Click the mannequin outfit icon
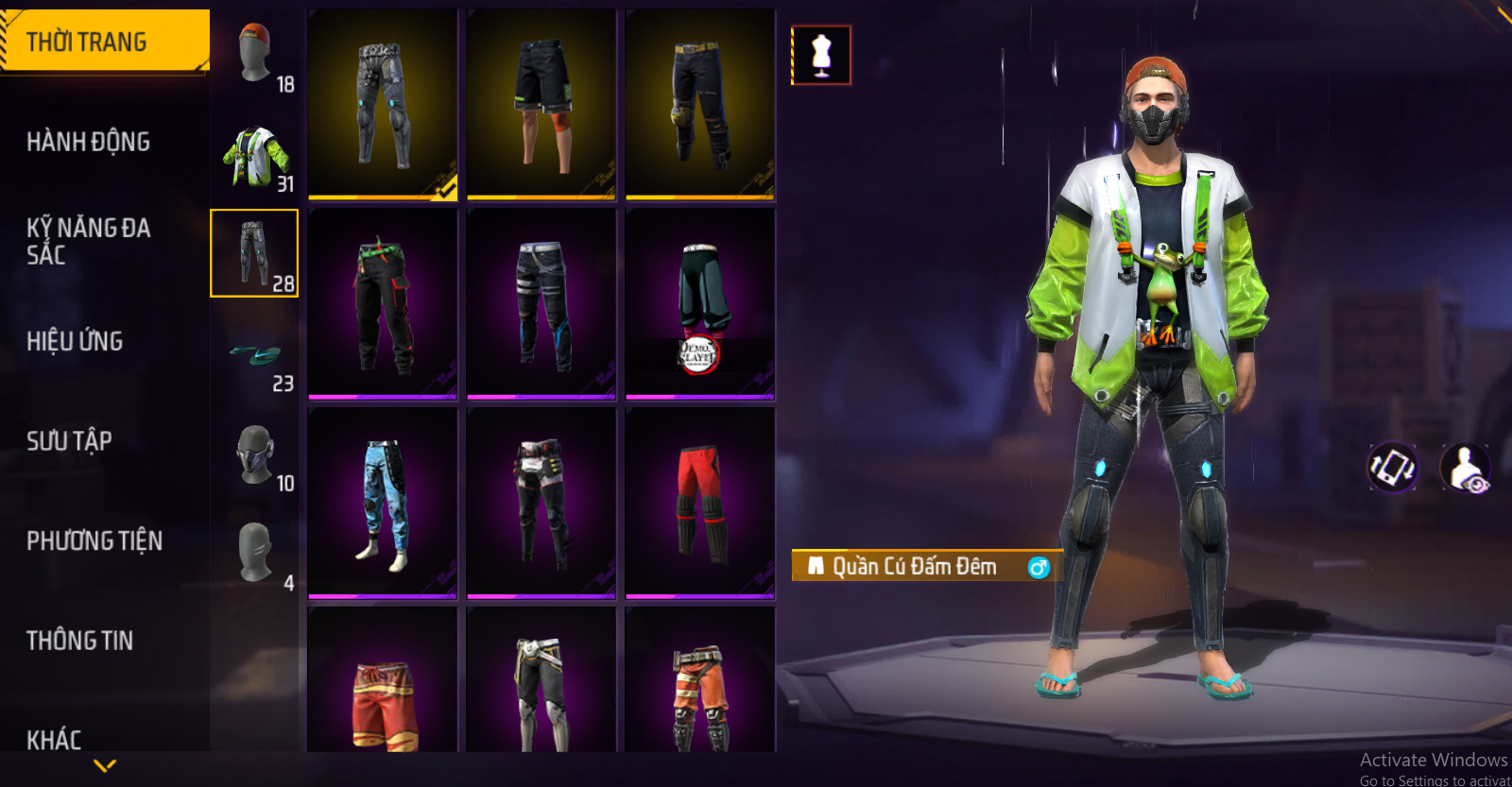Image resolution: width=1512 pixels, height=787 pixels. pyautogui.click(x=821, y=55)
